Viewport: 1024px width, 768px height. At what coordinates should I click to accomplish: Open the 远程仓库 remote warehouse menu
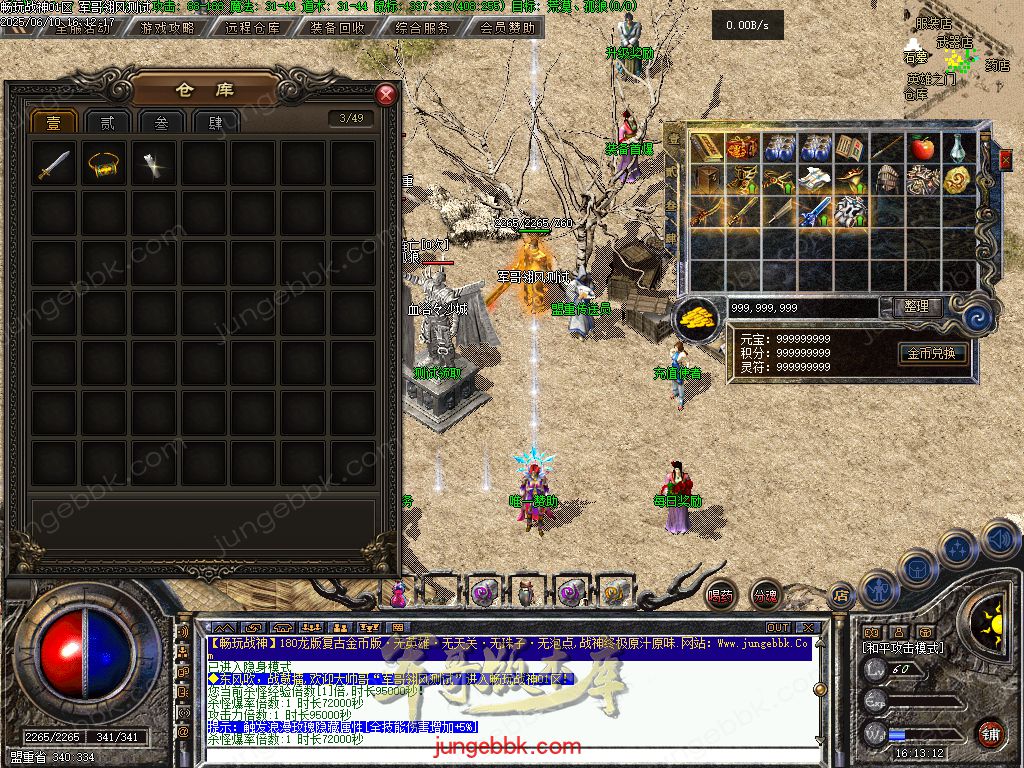(x=253, y=28)
